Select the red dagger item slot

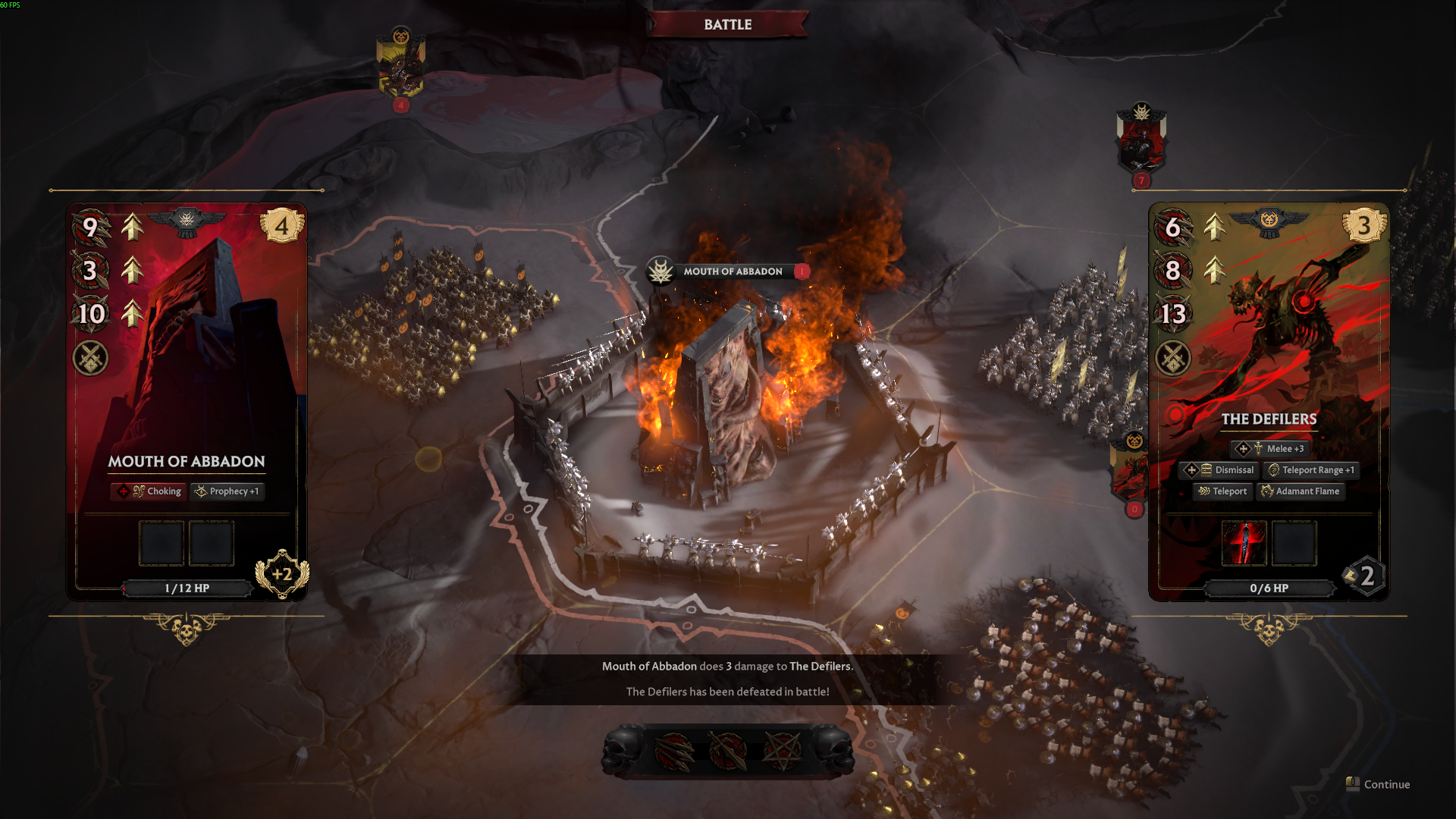pos(1244,543)
